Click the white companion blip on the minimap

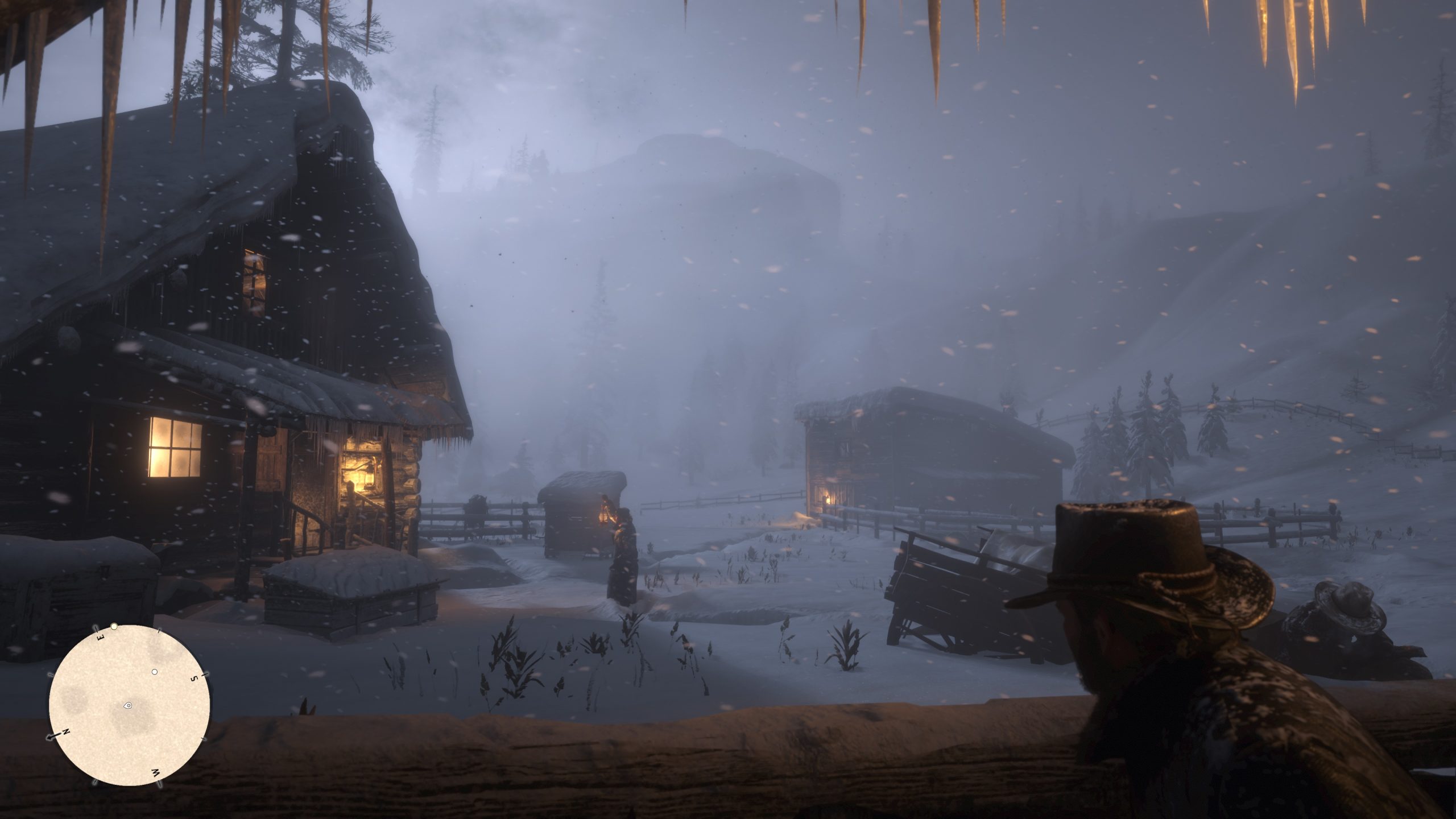[155, 672]
